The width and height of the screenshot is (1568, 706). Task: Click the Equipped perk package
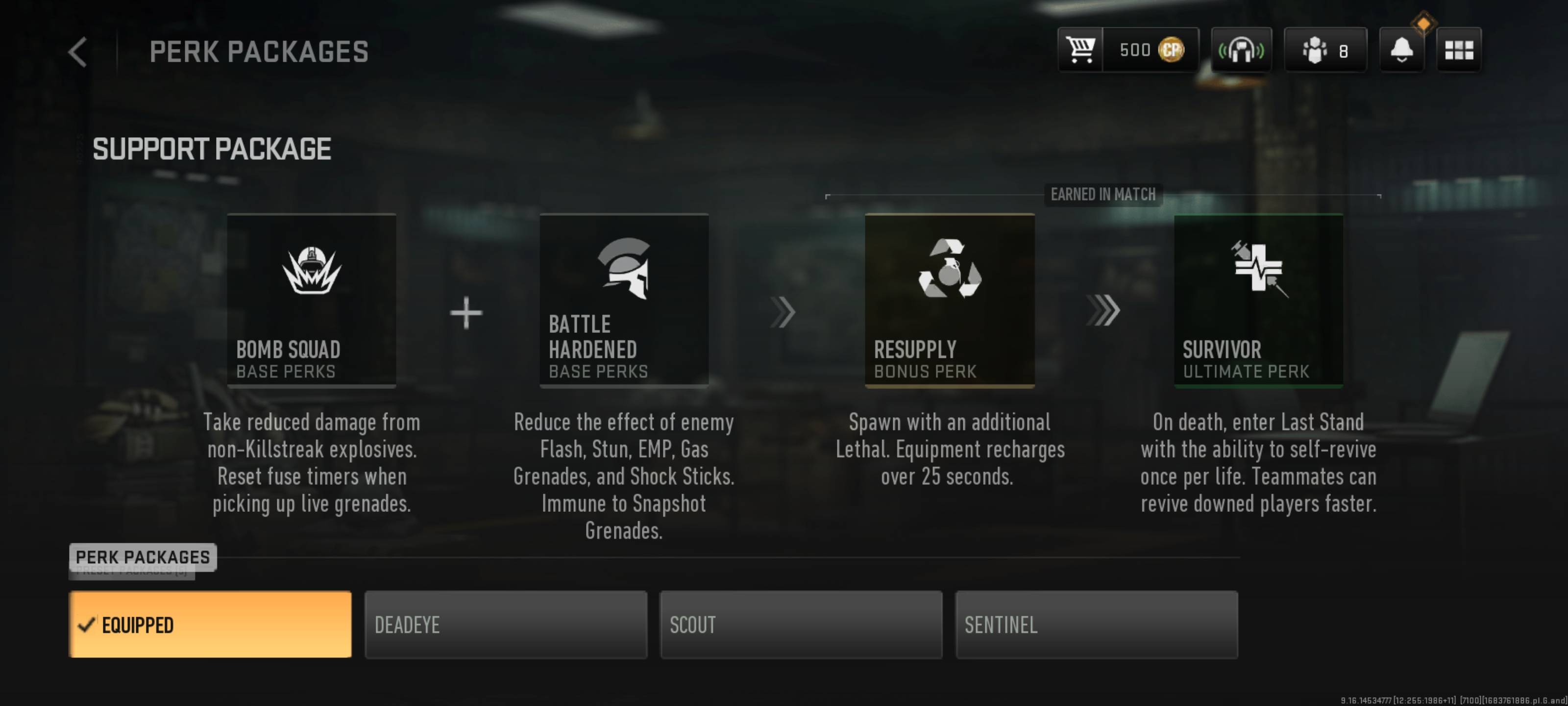(x=210, y=625)
